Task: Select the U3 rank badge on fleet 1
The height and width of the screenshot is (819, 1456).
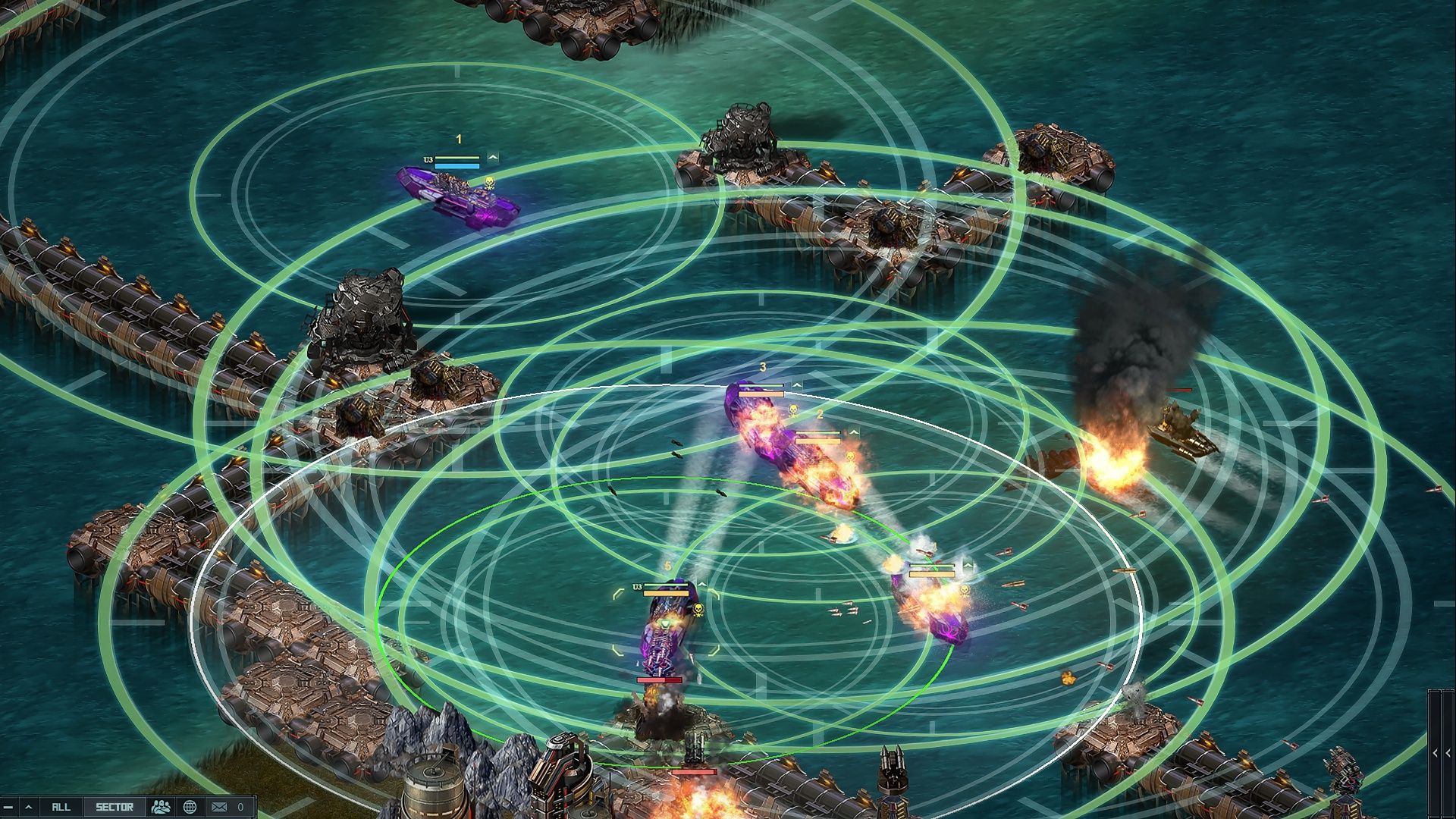Action: 428,160
